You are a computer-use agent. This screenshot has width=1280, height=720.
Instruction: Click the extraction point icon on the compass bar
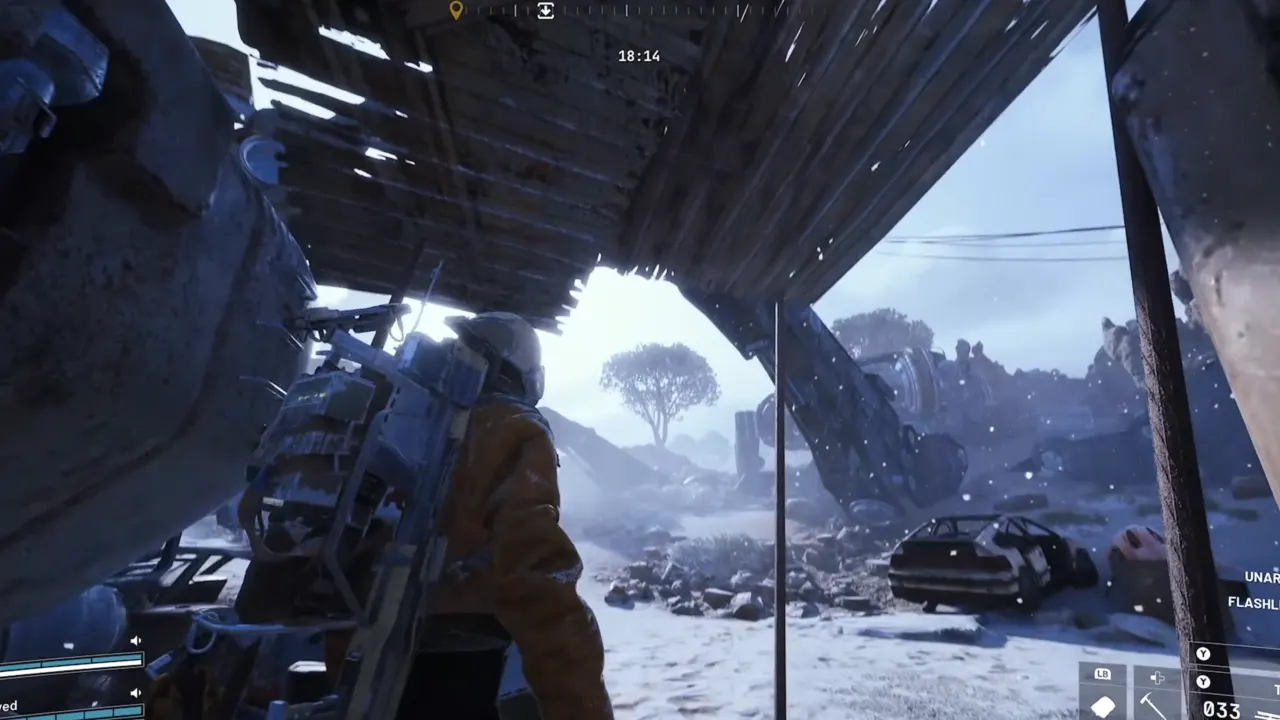click(545, 11)
